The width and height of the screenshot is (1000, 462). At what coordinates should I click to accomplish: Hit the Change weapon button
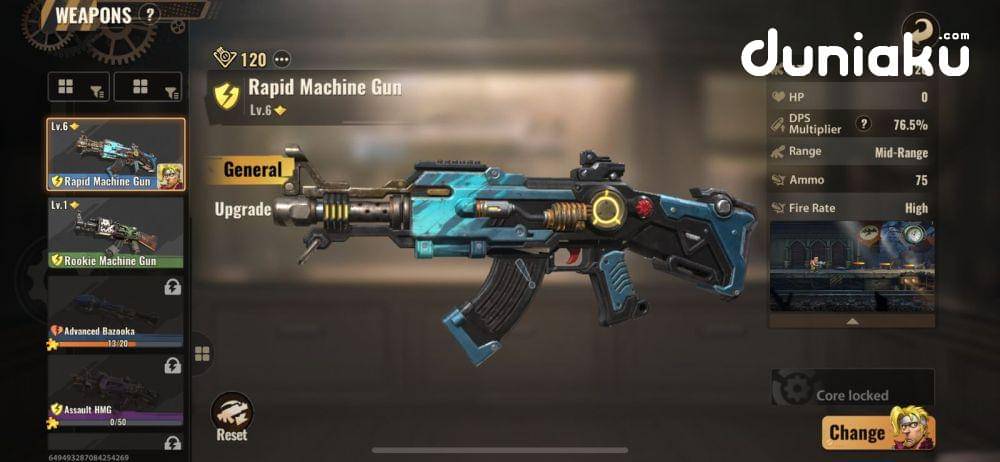click(878, 431)
